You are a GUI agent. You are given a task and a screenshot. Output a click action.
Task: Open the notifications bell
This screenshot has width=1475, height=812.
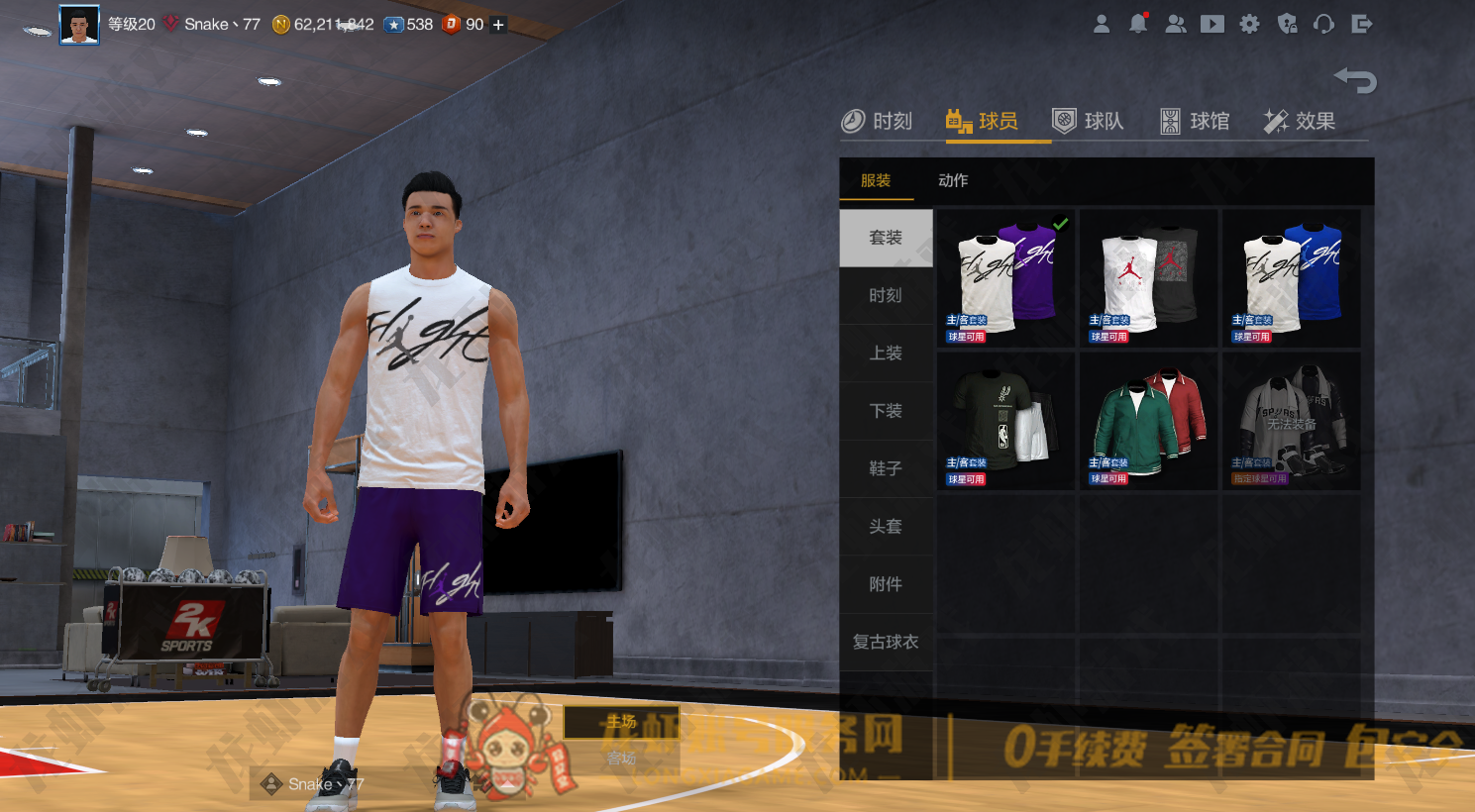tap(1138, 24)
